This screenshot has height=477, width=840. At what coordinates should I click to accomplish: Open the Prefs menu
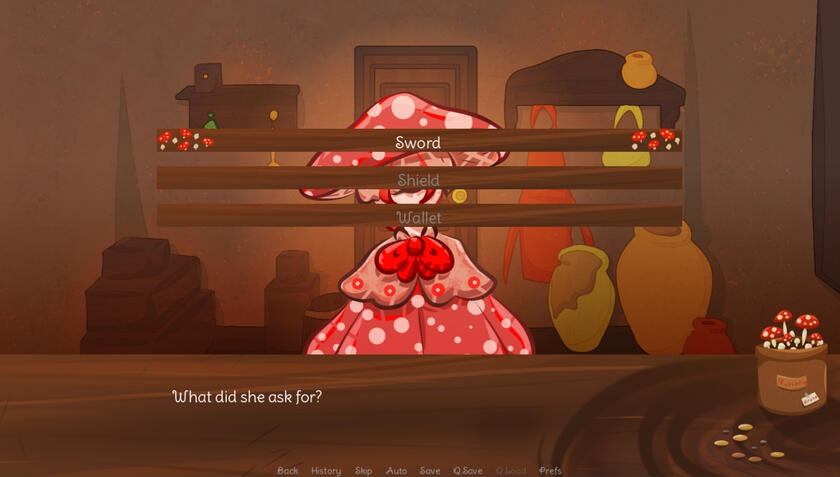coord(550,470)
